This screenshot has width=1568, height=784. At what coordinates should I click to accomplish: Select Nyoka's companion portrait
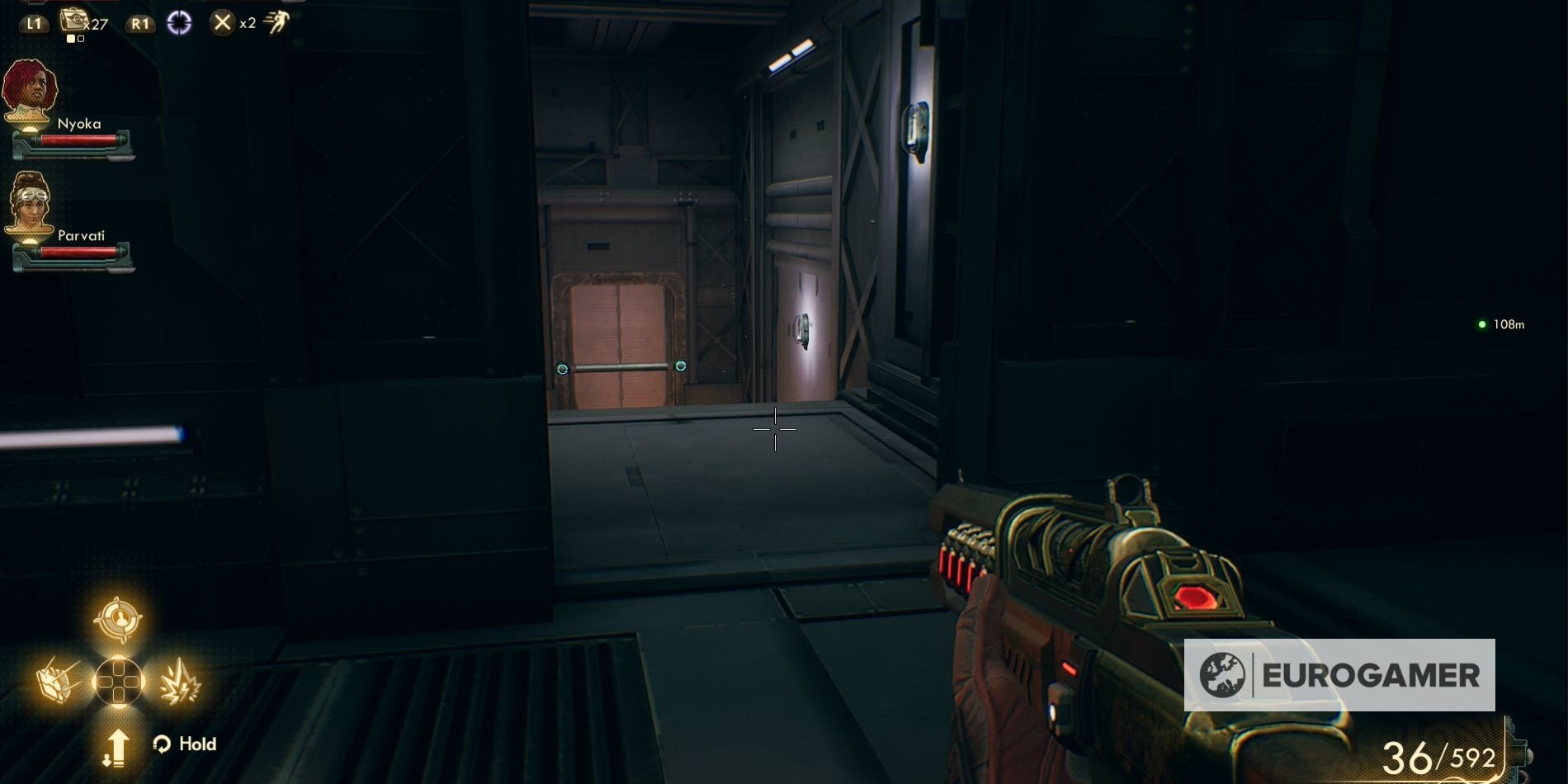pyautogui.click(x=29, y=87)
